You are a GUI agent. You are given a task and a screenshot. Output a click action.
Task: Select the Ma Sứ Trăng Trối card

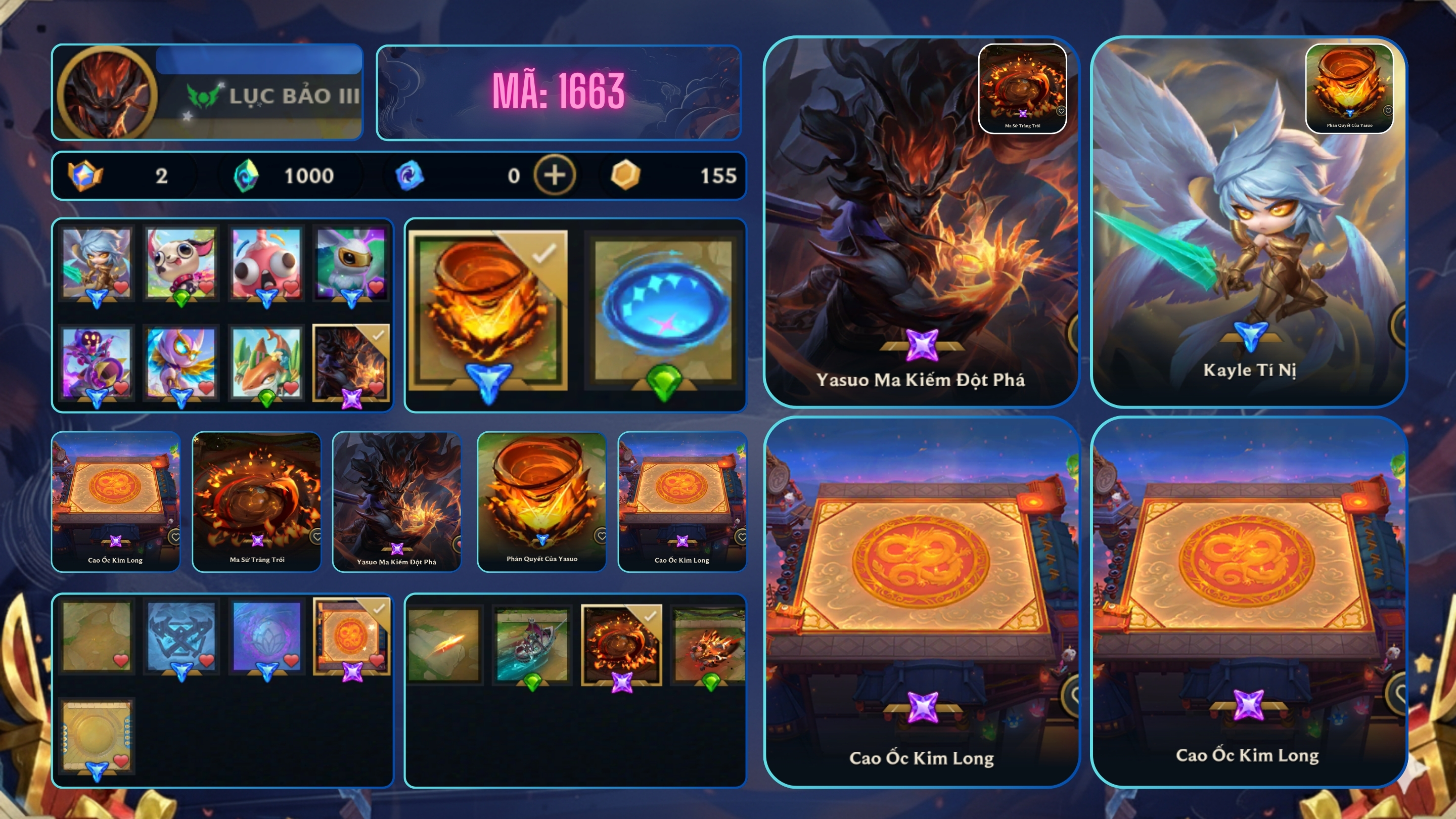(257, 501)
